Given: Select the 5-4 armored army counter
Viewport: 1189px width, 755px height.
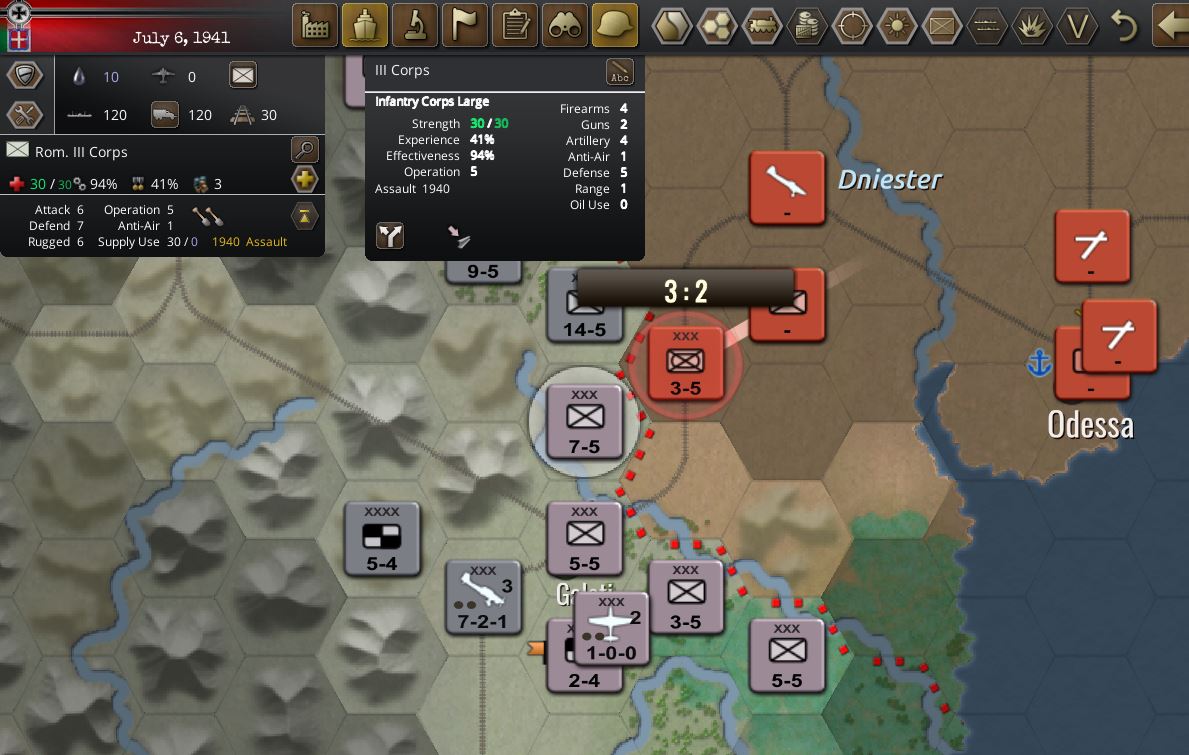Looking at the screenshot, I should [382, 539].
